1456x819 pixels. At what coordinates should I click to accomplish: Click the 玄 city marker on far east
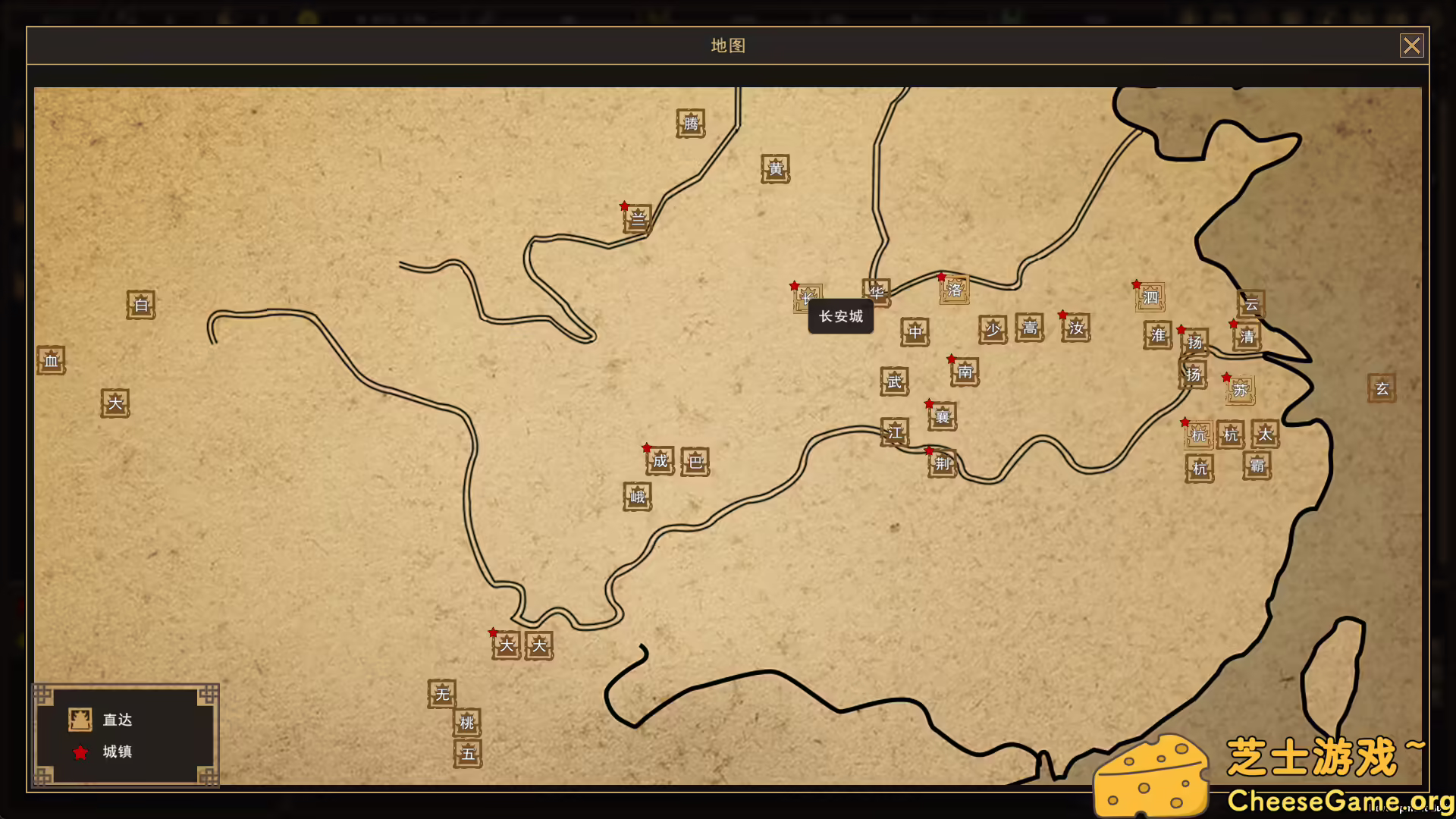pyautogui.click(x=1382, y=389)
